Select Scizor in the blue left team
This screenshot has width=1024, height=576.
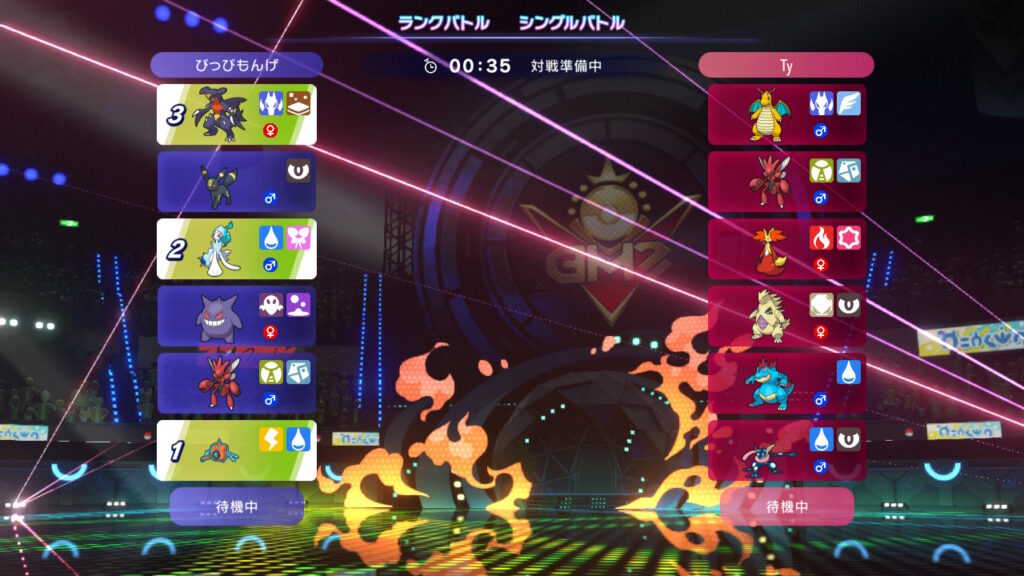237,383
